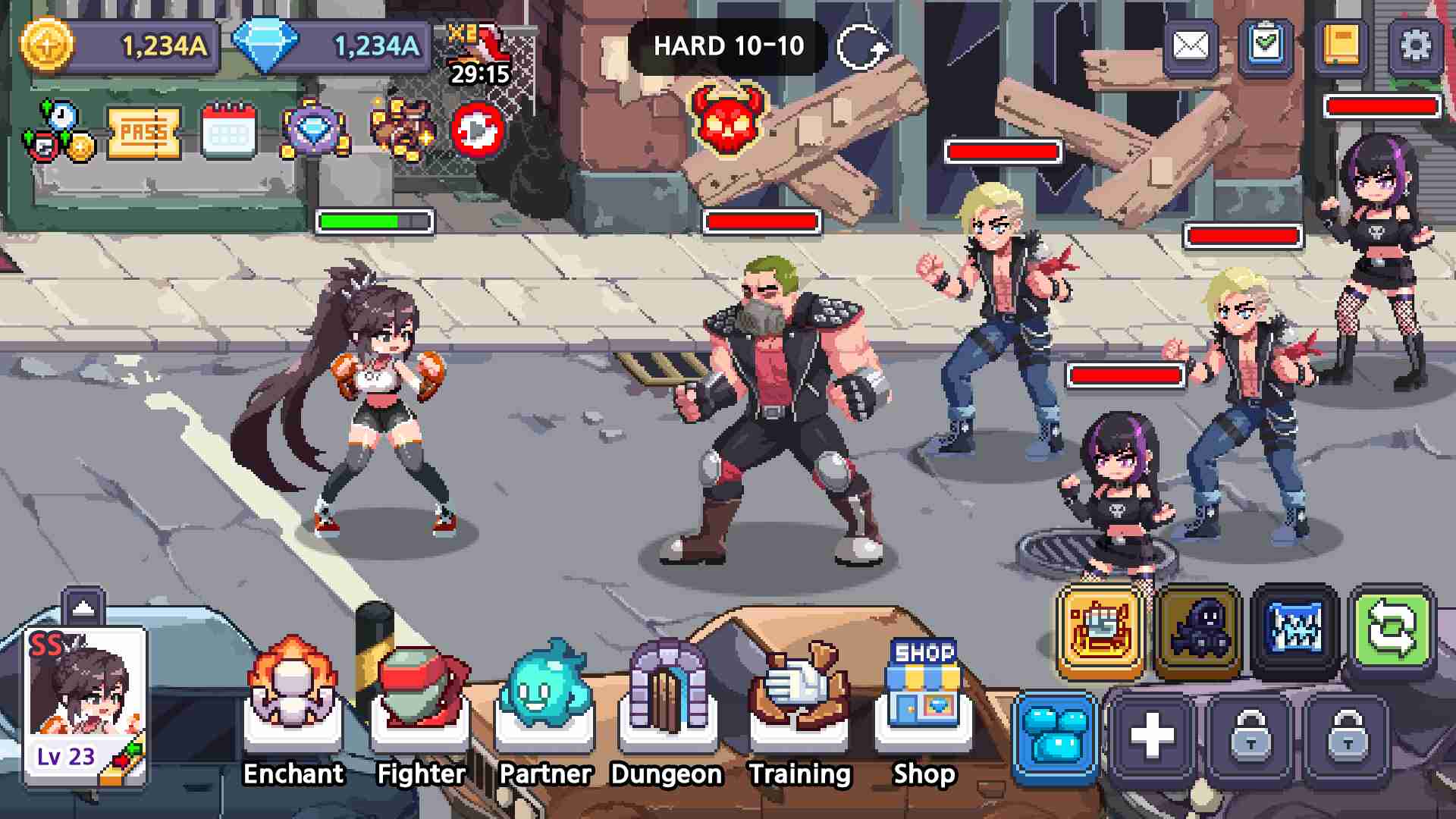Image resolution: width=1456 pixels, height=819 pixels.
Task: Click the circular arrow stage retry button
Action: (x=861, y=48)
